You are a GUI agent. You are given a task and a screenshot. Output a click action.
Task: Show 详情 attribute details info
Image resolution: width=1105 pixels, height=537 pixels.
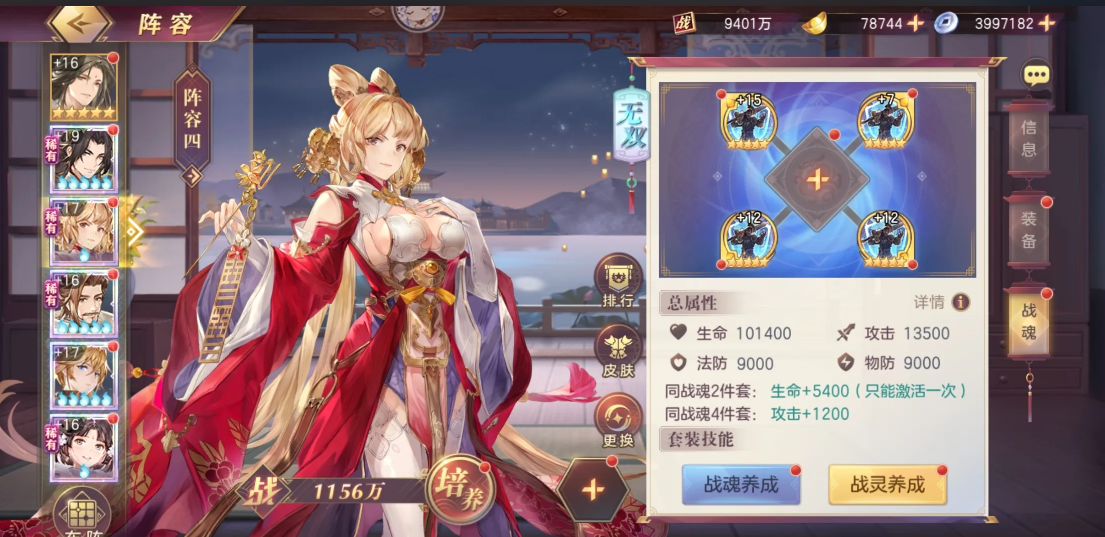click(960, 302)
